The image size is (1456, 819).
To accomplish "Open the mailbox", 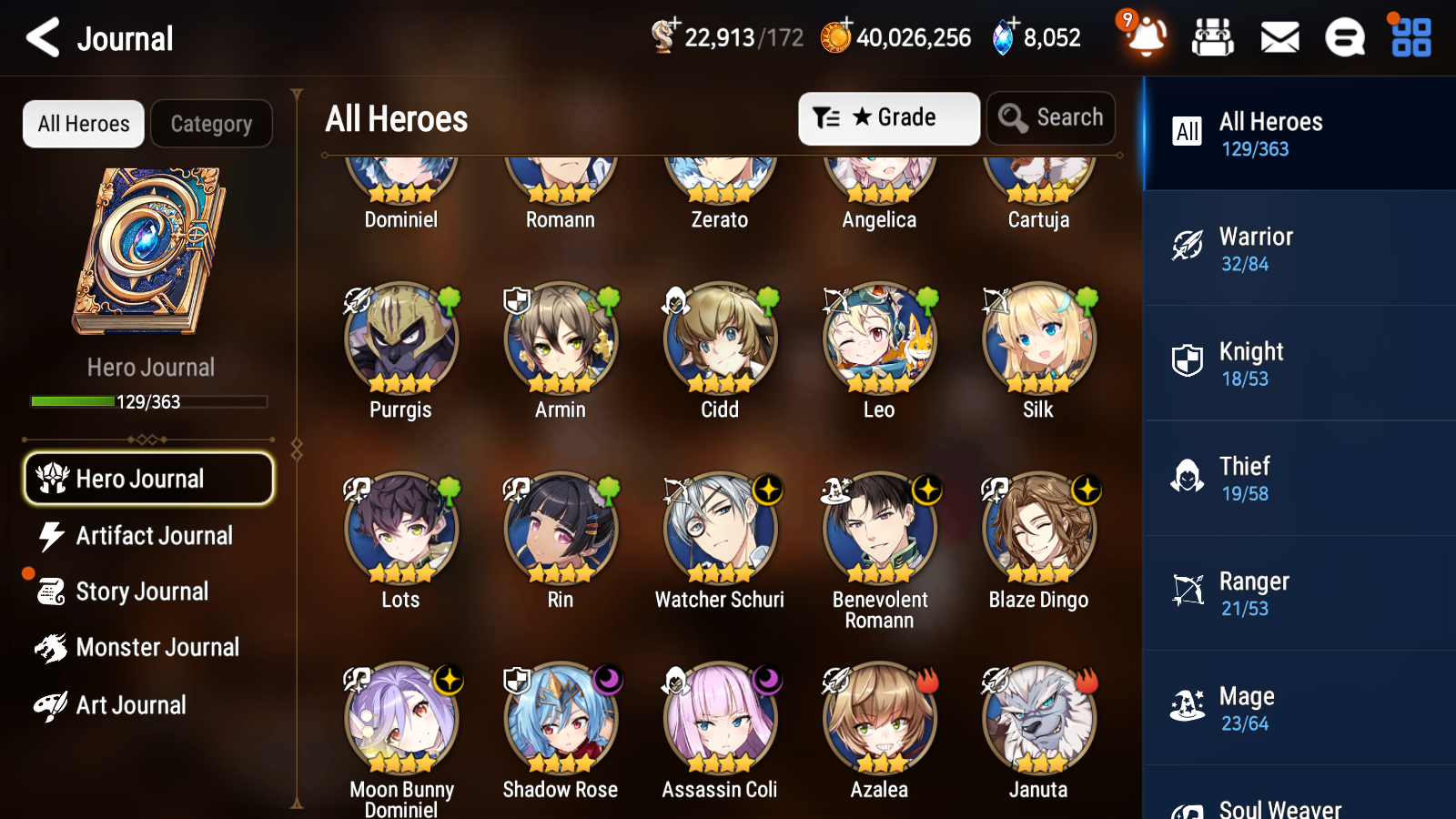I will point(1279,38).
